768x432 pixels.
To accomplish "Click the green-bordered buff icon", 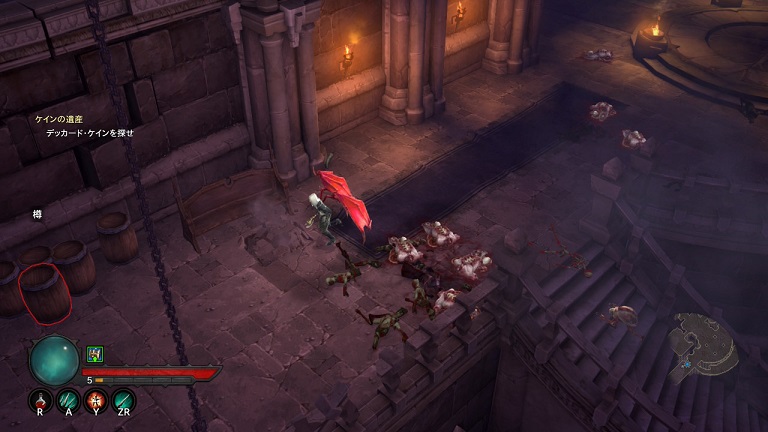I will click(96, 353).
